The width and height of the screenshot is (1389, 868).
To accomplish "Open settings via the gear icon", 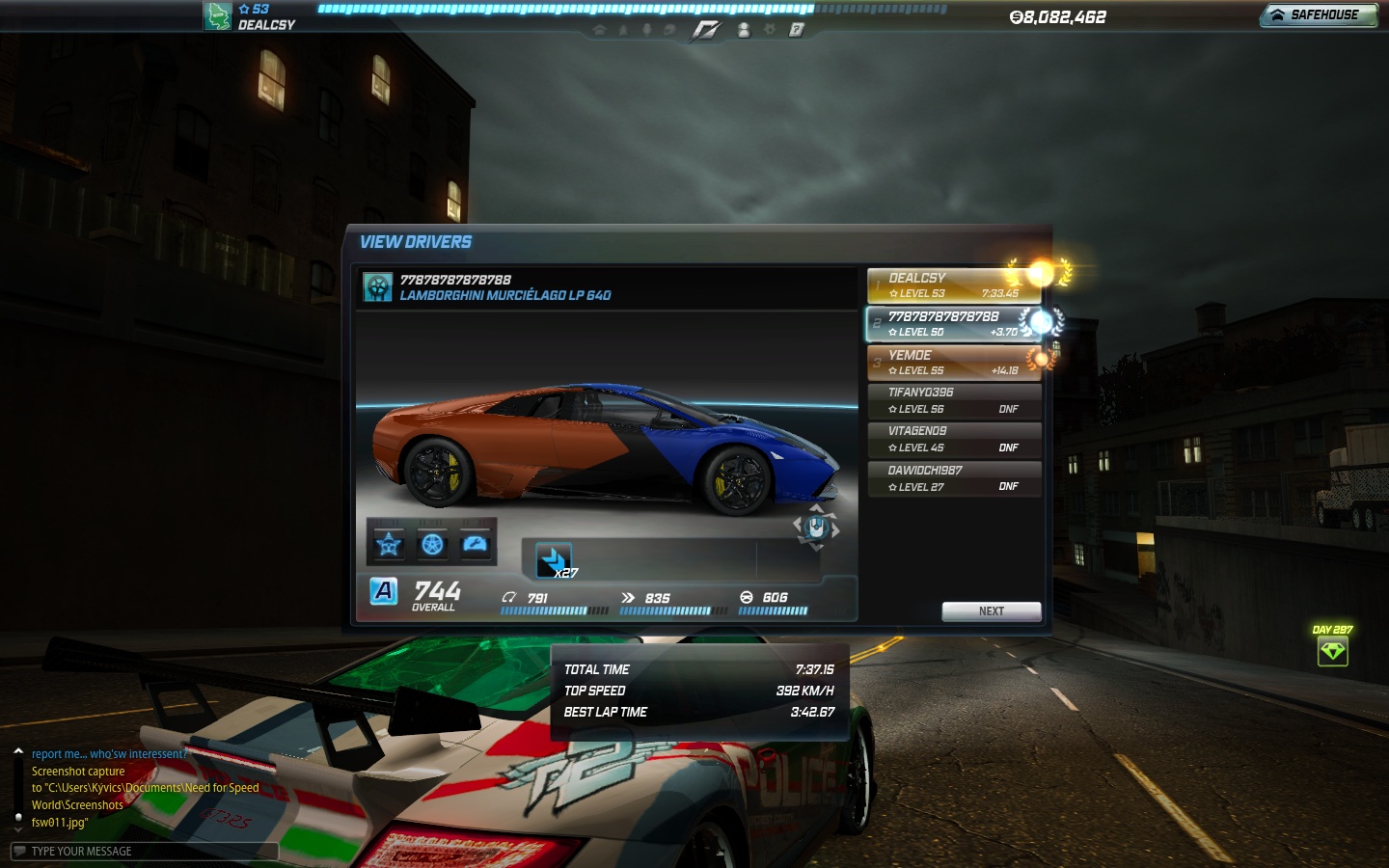I will [x=770, y=30].
